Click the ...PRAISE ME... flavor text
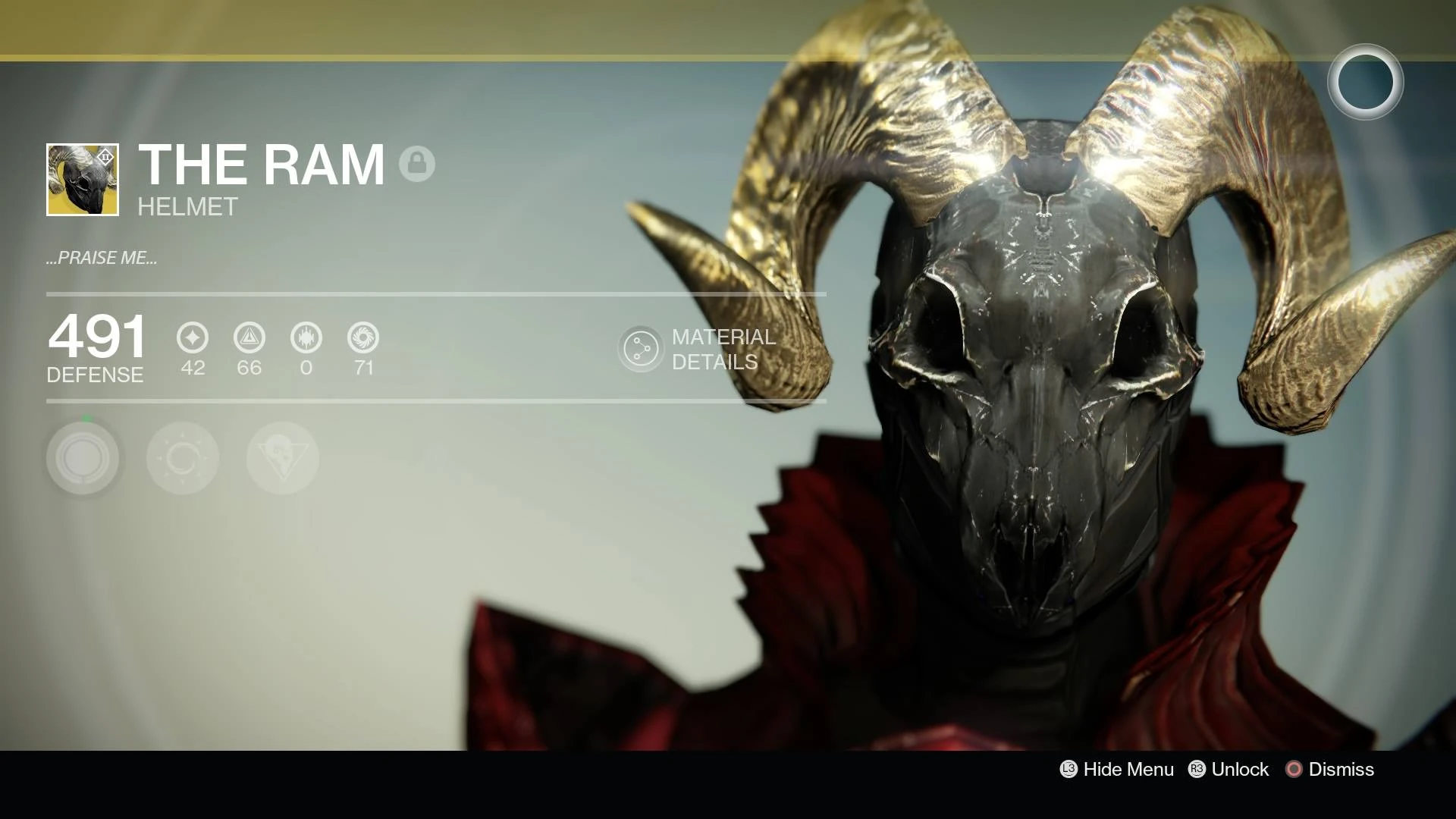1456x819 pixels. point(102,257)
